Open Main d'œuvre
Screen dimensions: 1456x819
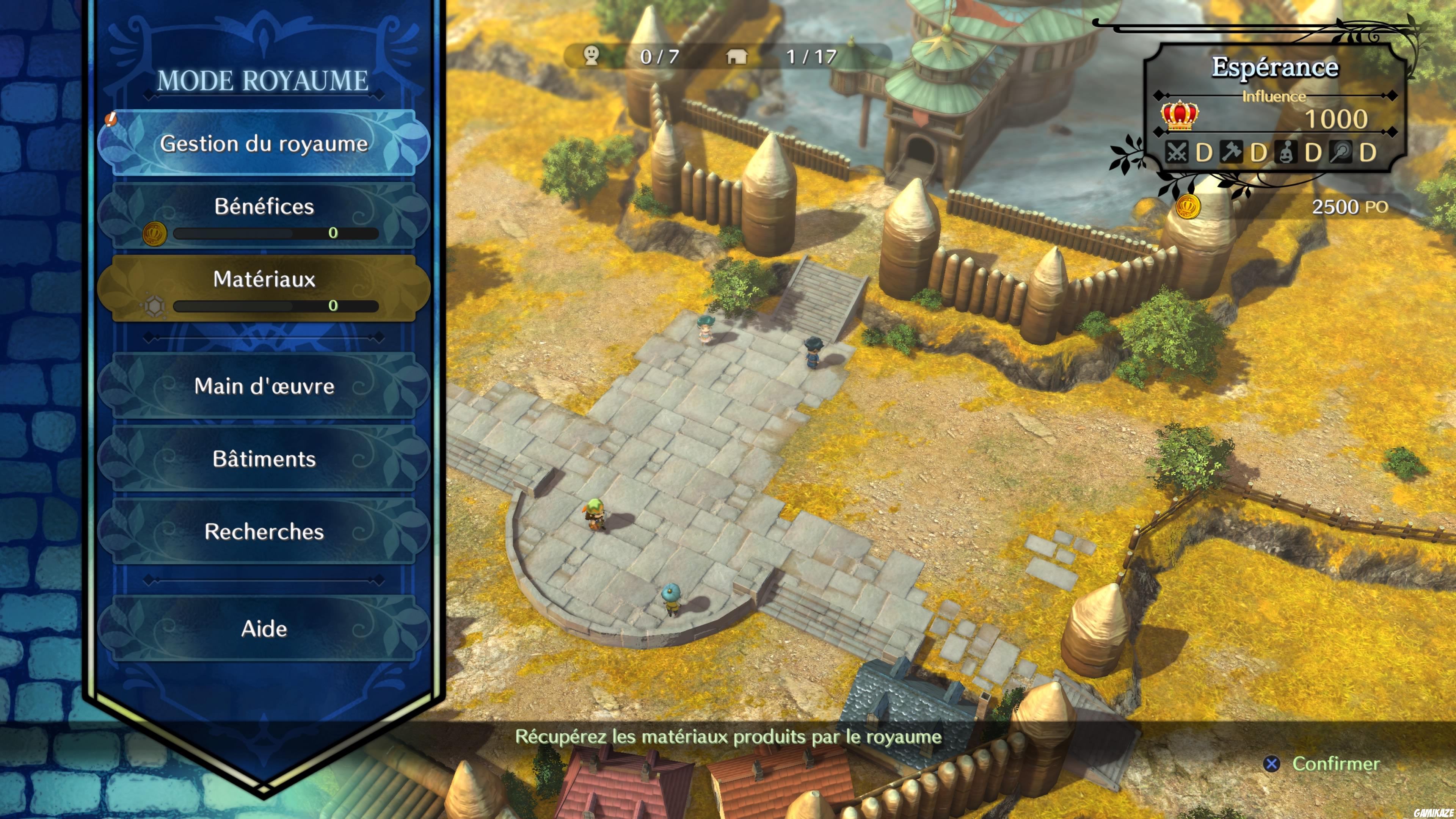264,387
